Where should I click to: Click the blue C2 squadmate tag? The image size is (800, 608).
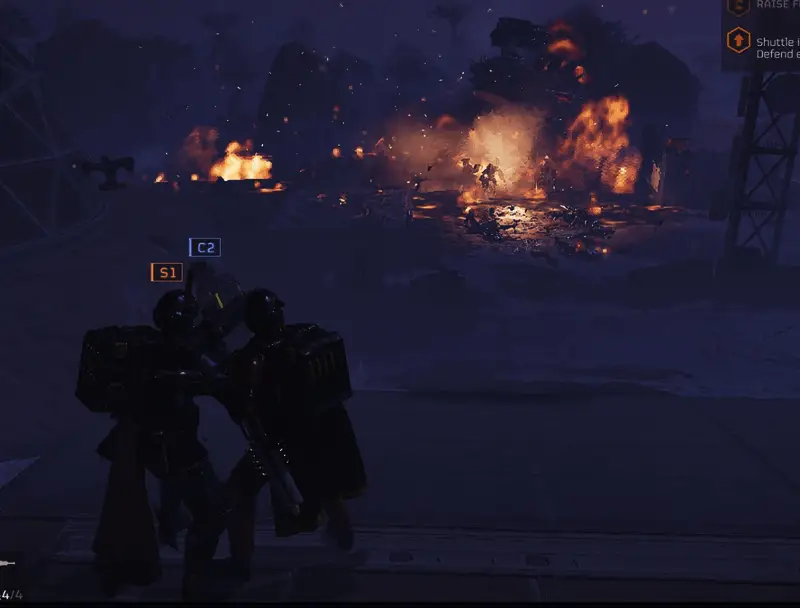[205, 247]
